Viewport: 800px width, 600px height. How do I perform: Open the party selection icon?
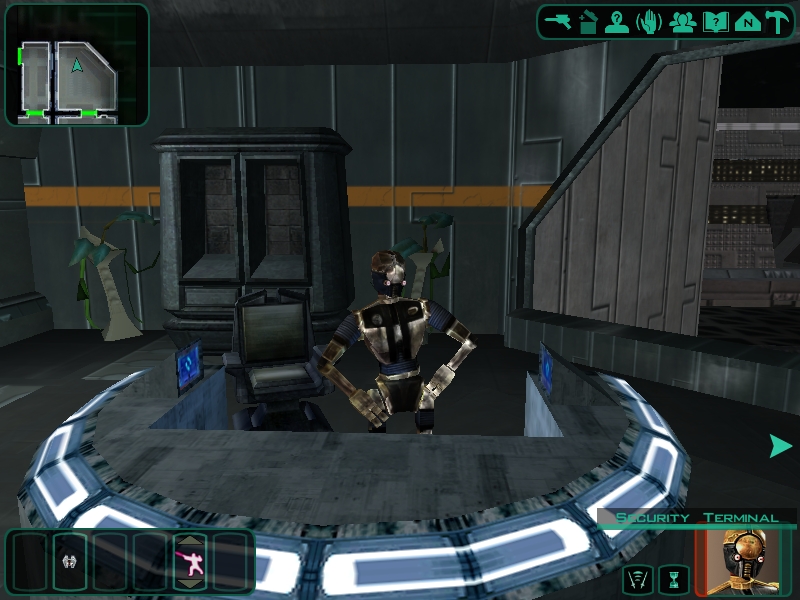(683, 22)
